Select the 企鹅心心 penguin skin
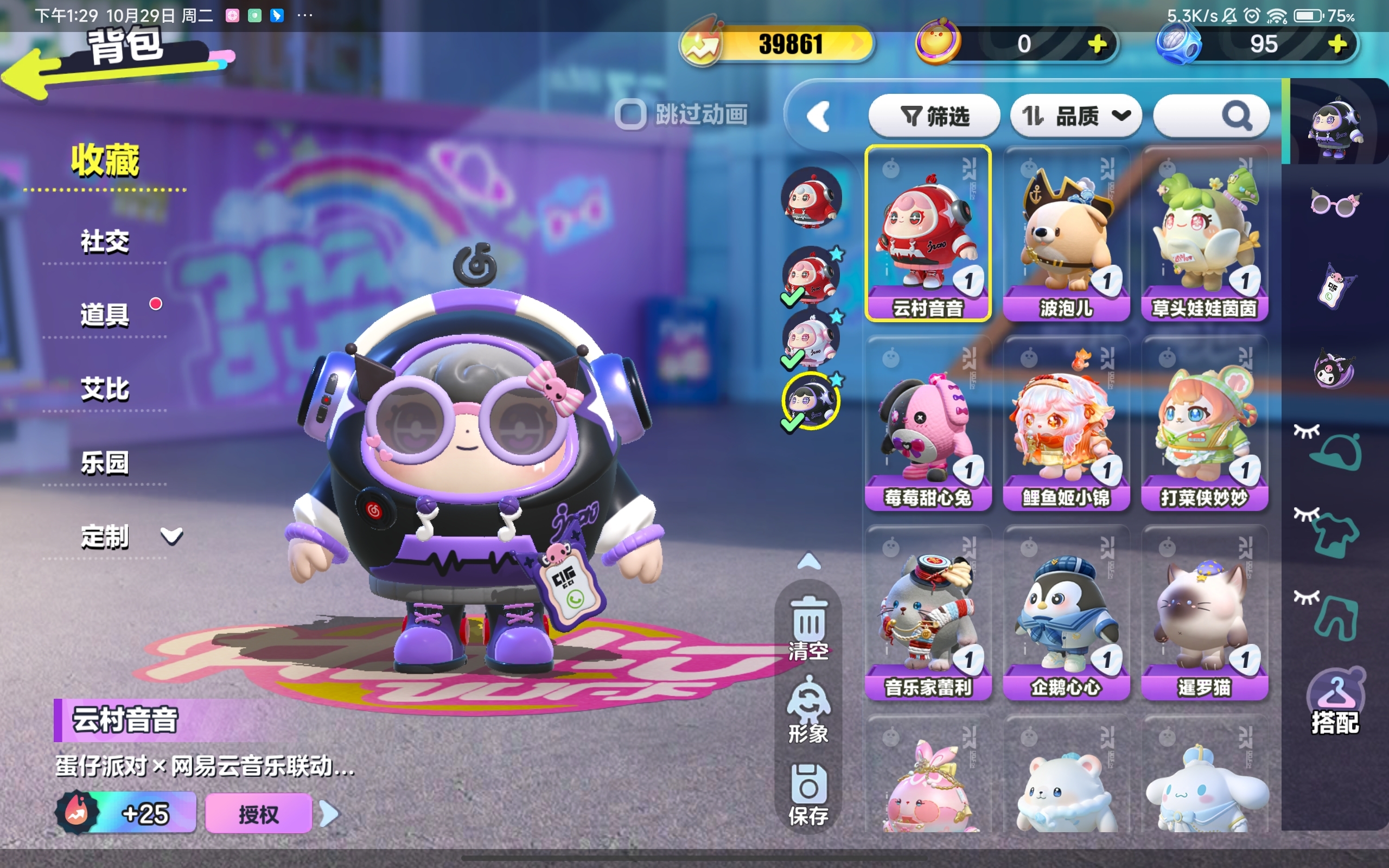Screen dimensions: 1389x868 click(1066, 612)
